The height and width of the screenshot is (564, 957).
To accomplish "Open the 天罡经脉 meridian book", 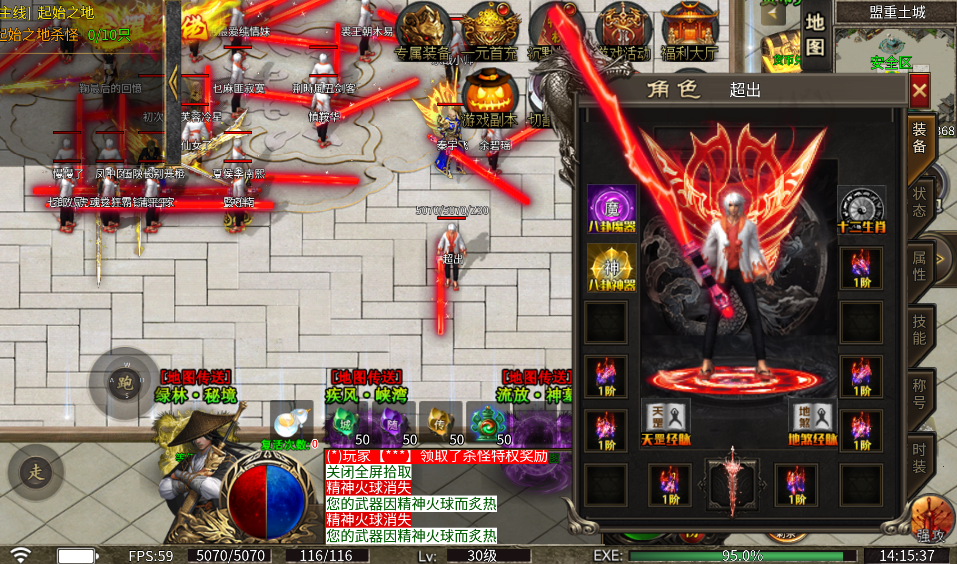I will tap(665, 420).
